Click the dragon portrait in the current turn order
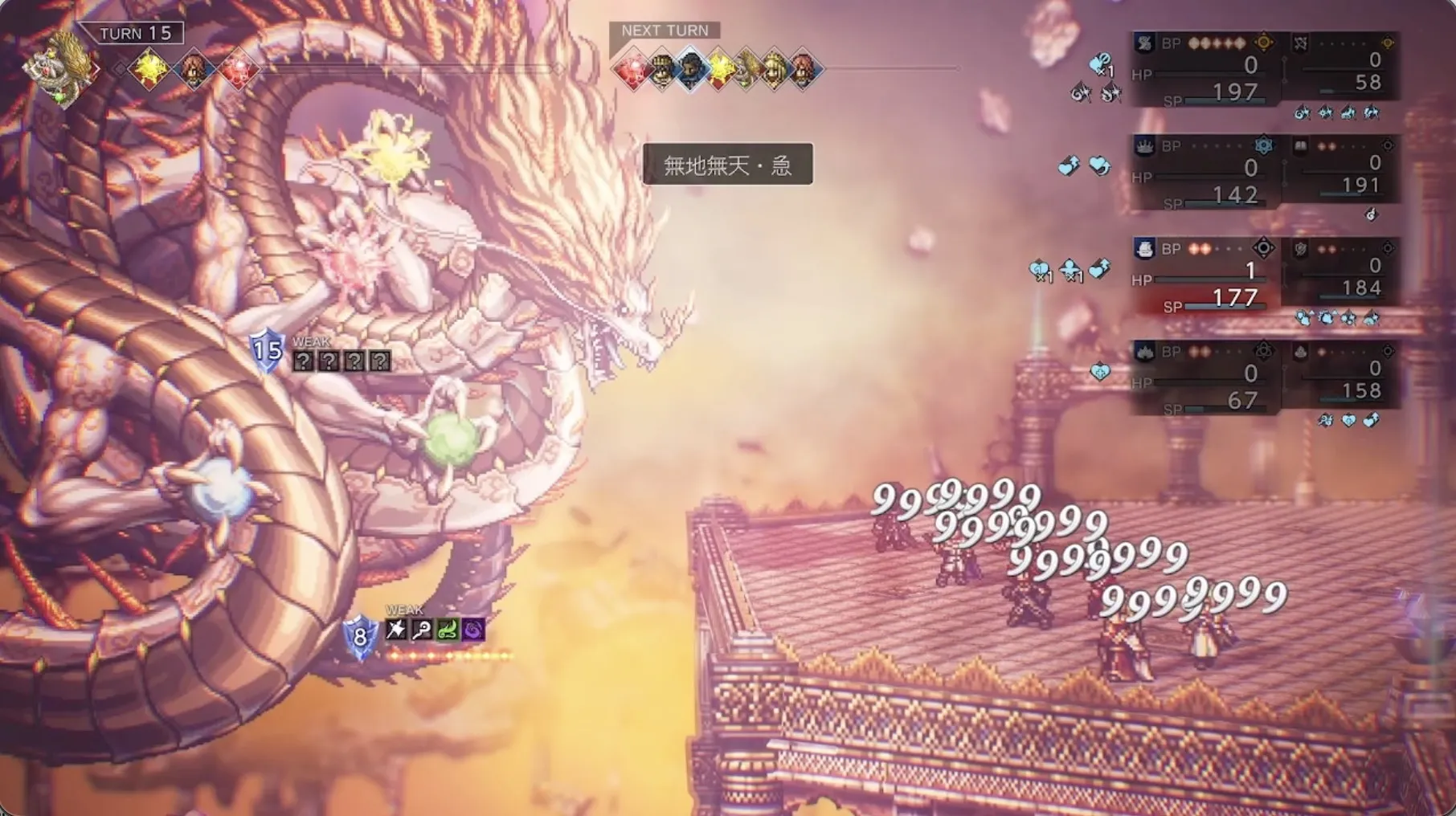The width and height of the screenshot is (1456, 816). 59,69
